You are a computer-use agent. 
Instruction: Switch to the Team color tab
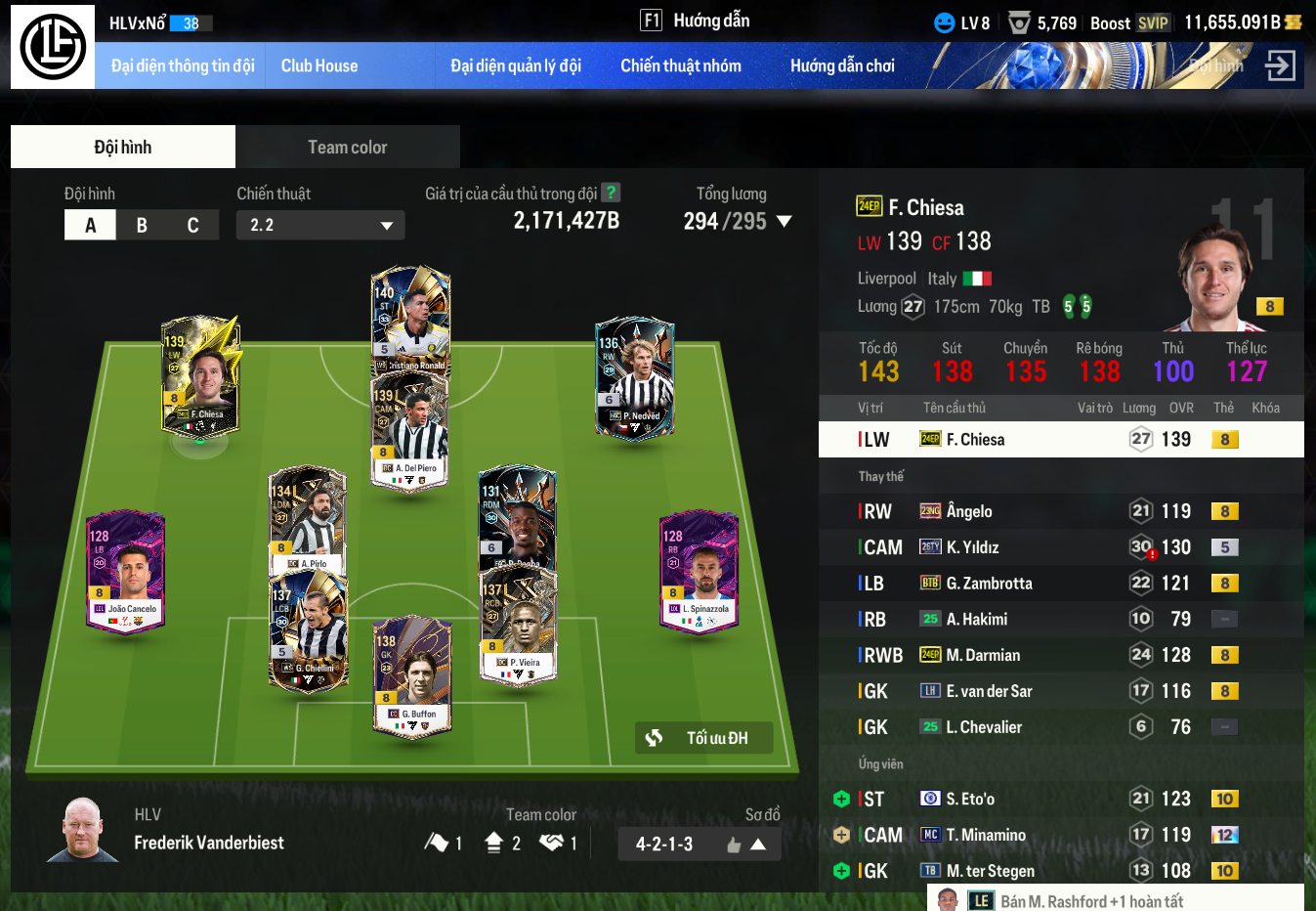[x=348, y=148]
